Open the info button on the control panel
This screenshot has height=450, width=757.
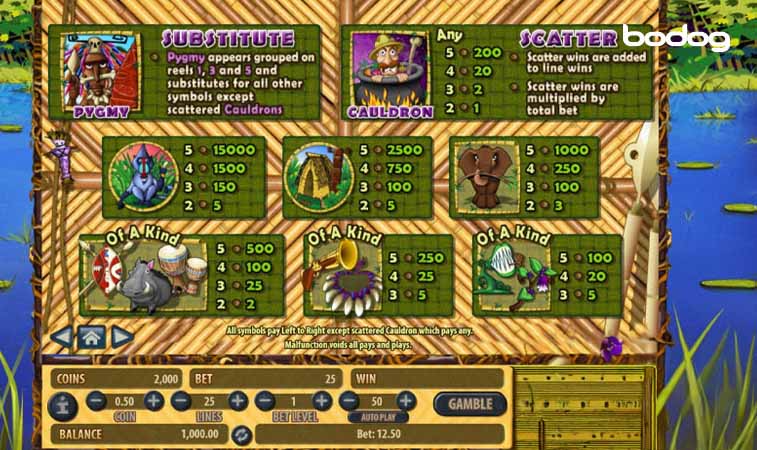point(62,405)
